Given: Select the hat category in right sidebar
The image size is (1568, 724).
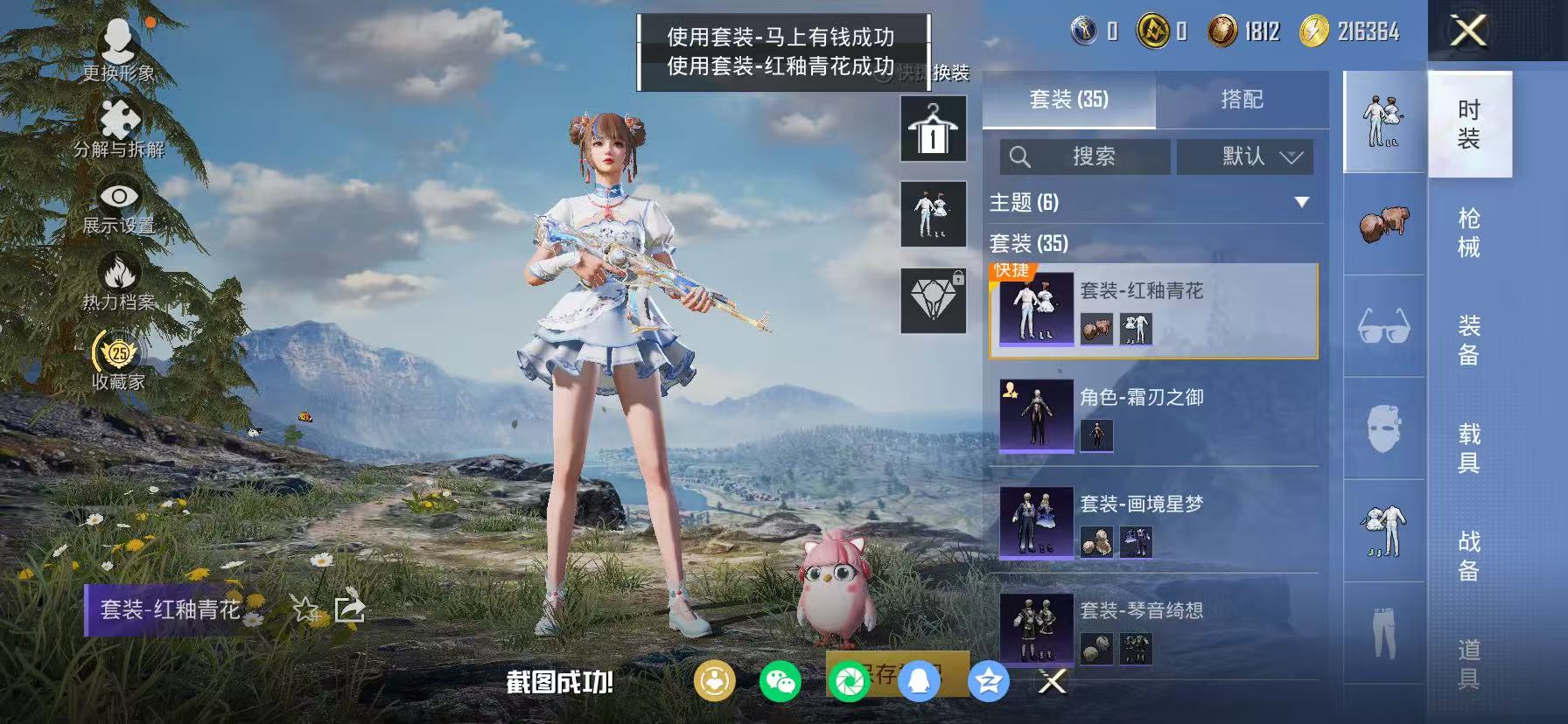Looking at the screenshot, I should (1383, 223).
